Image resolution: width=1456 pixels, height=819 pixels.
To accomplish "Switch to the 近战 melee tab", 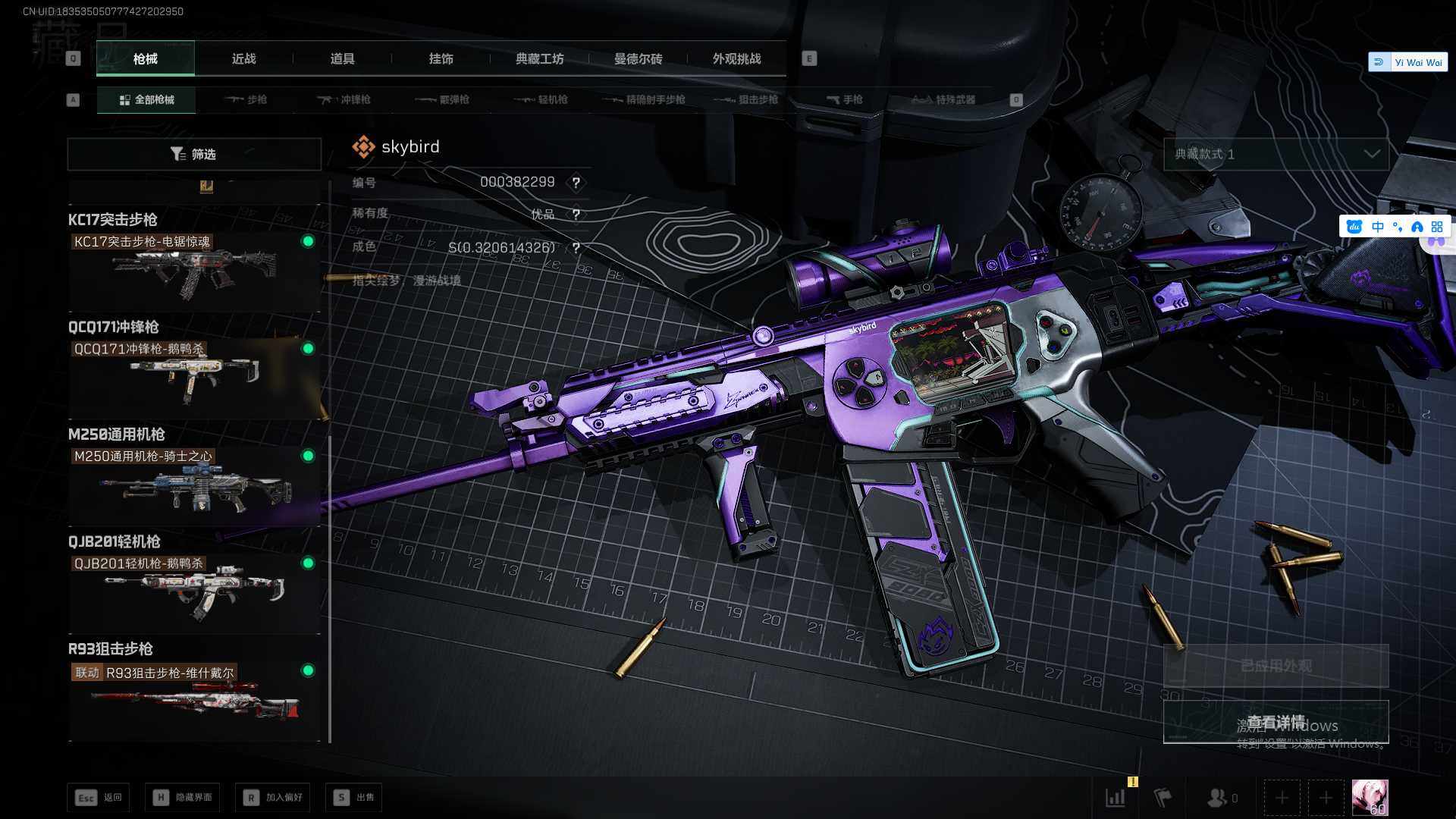I will (243, 58).
